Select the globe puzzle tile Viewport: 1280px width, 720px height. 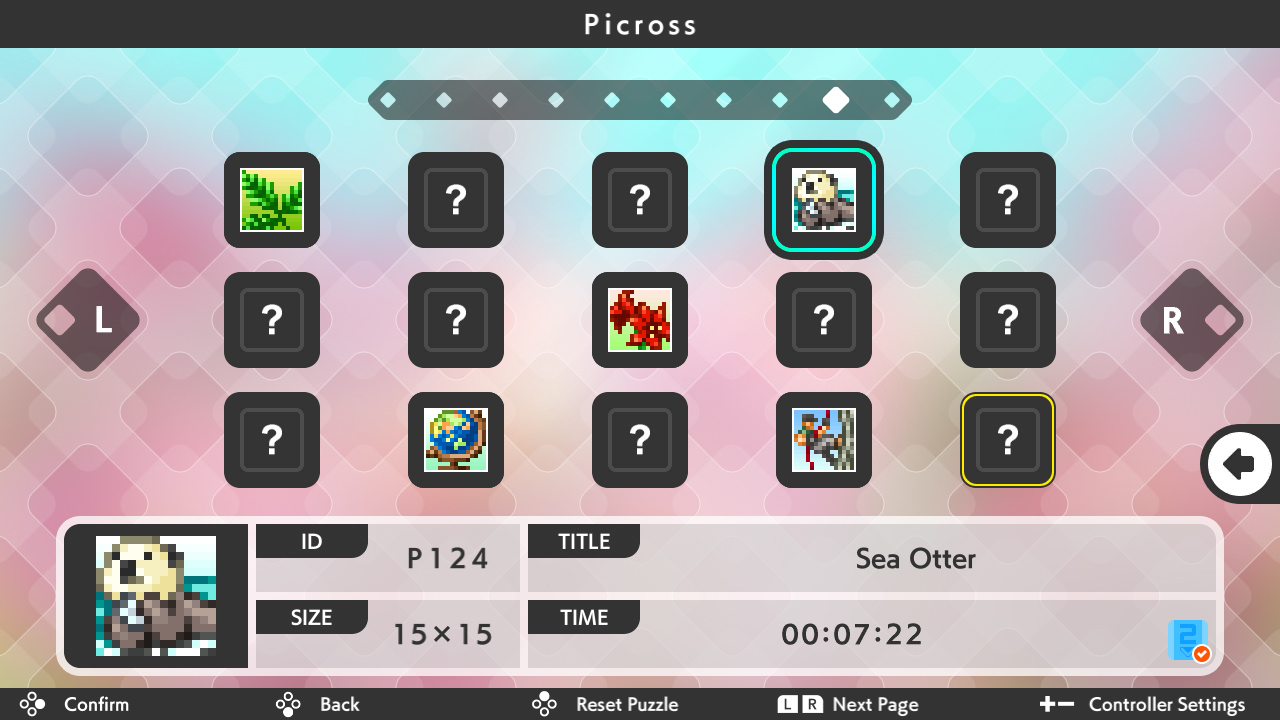click(x=456, y=440)
